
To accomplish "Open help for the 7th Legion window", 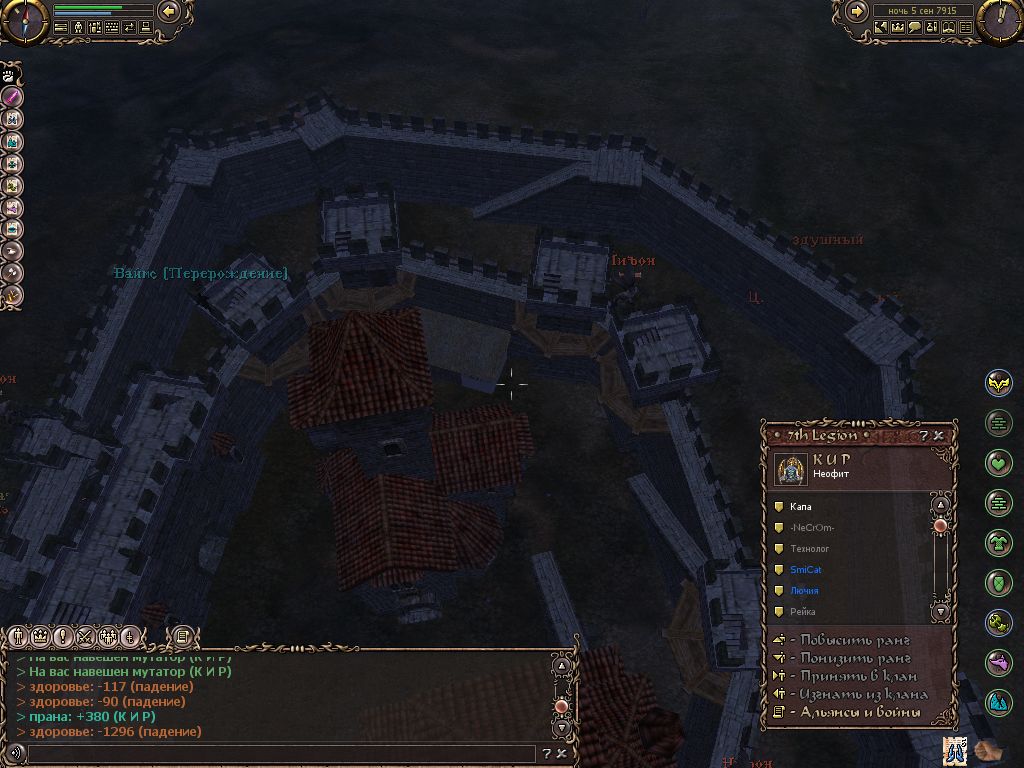I will [925, 436].
